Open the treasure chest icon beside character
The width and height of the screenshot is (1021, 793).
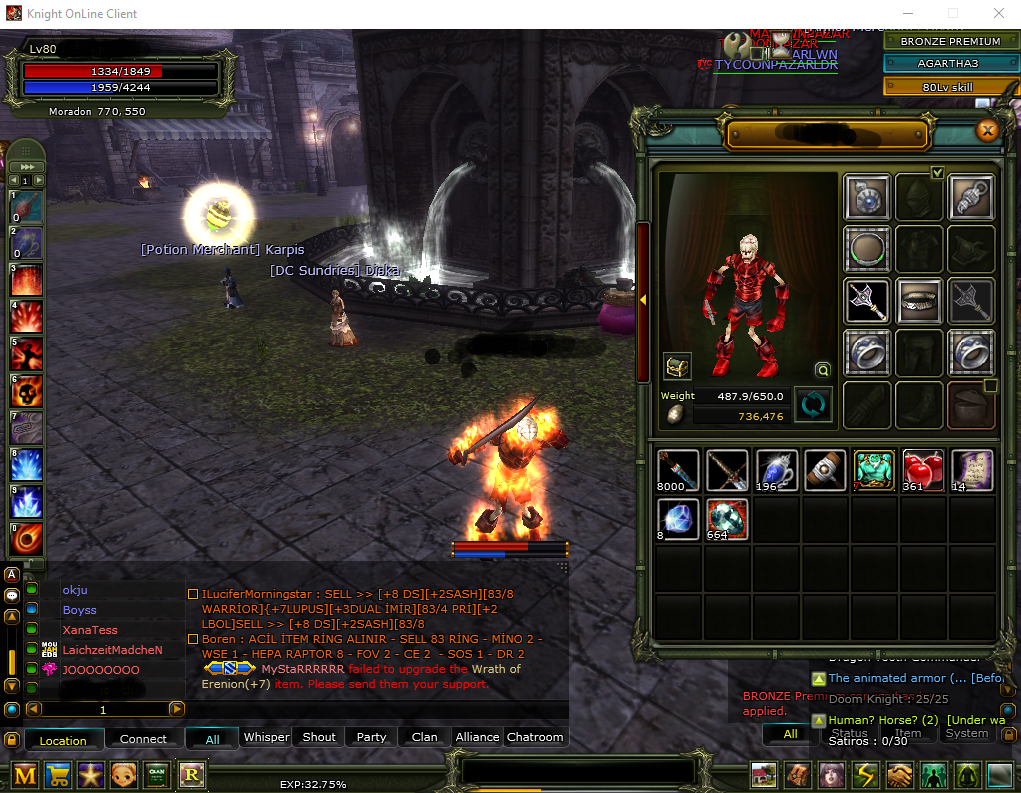click(x=677, y=366)
